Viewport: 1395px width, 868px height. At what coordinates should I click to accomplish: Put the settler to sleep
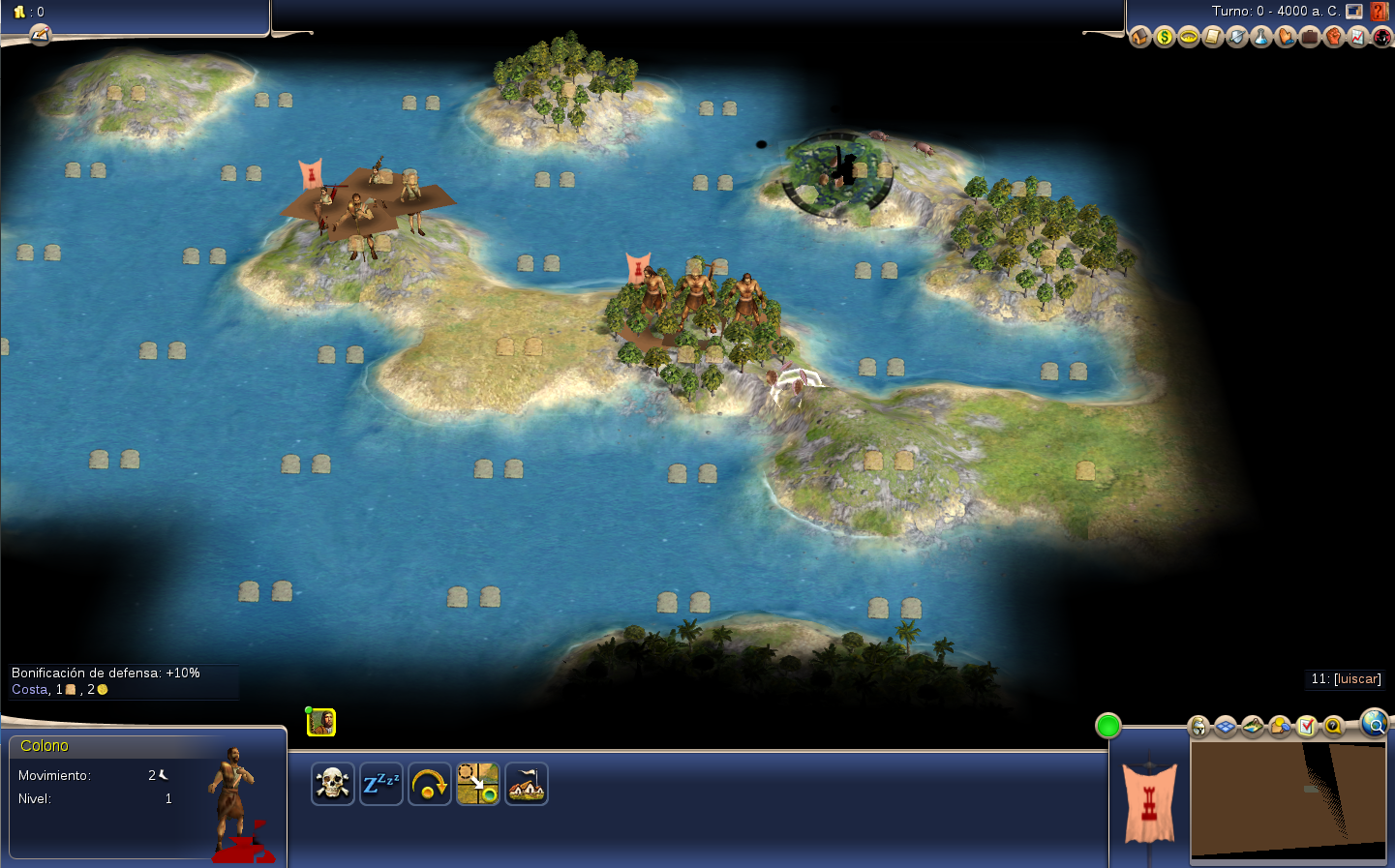point(380,784)
